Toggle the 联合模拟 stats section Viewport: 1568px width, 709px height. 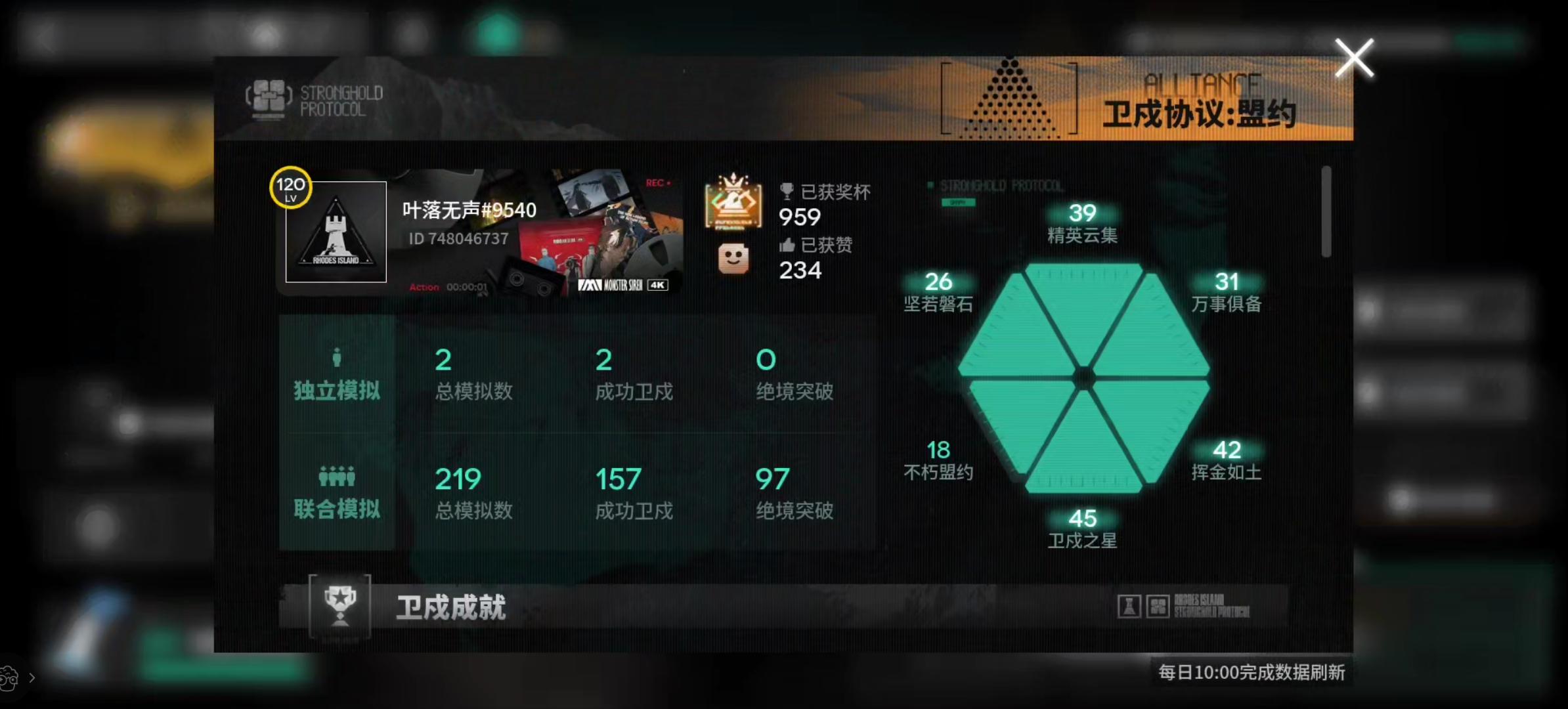[x=337, y=509]
